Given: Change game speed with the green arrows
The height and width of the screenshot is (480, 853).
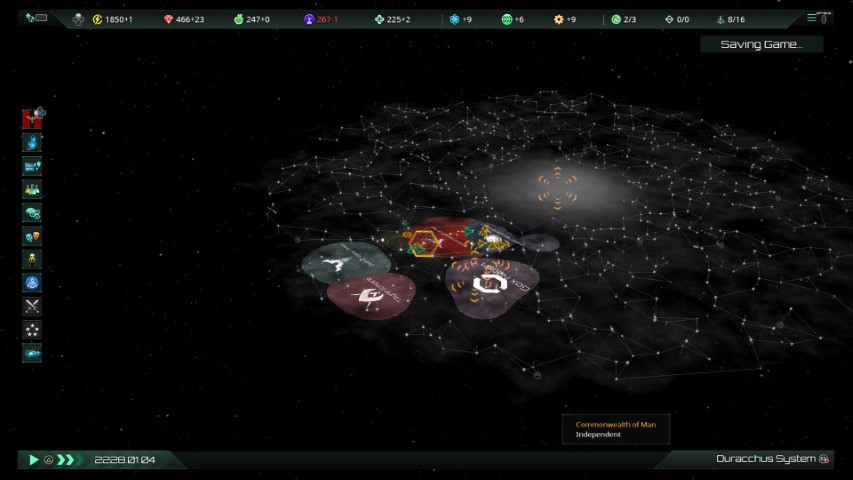Looking at the screenshot, I should 66,460.
